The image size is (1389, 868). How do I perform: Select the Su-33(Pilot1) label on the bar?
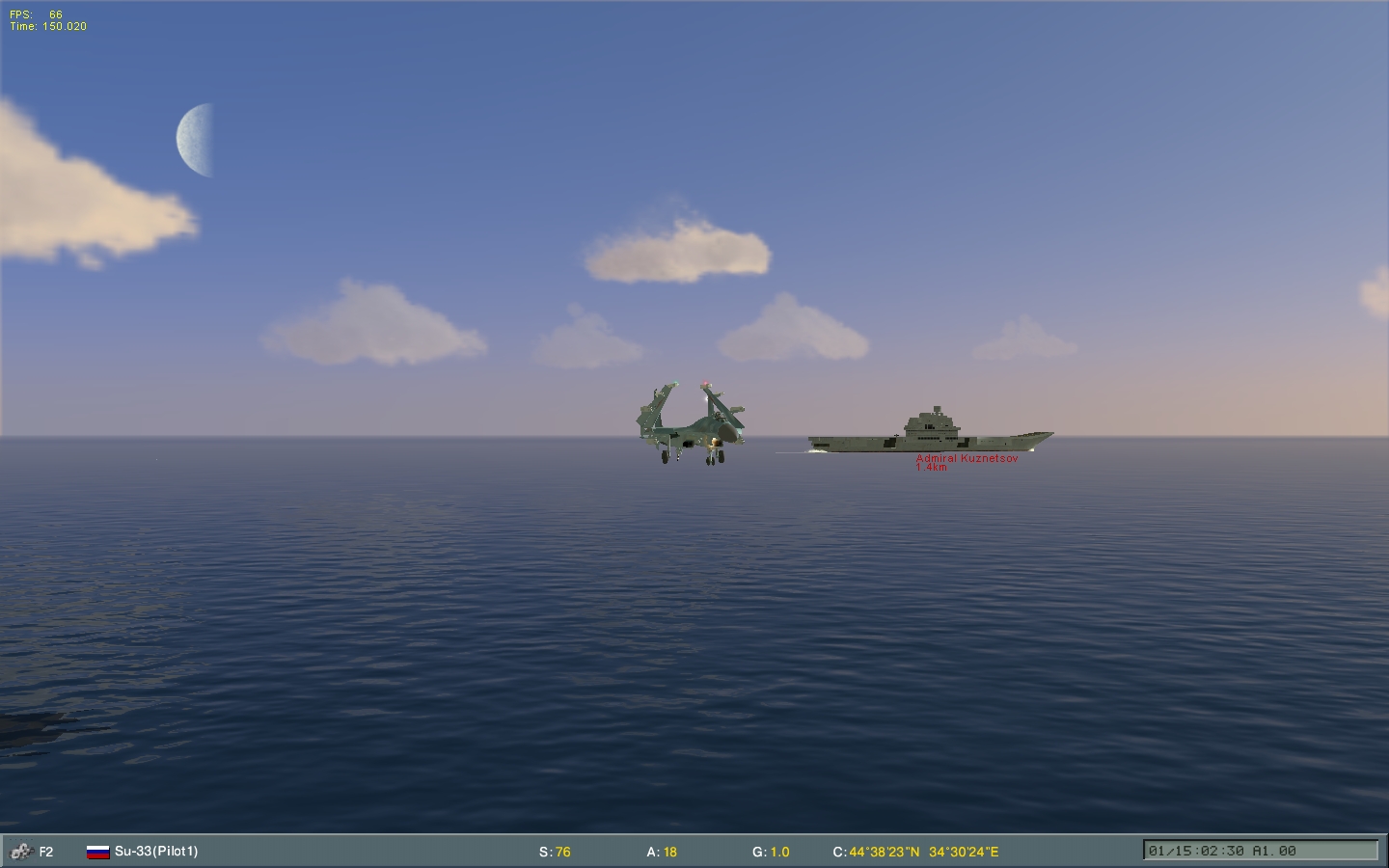click(154, 852)
